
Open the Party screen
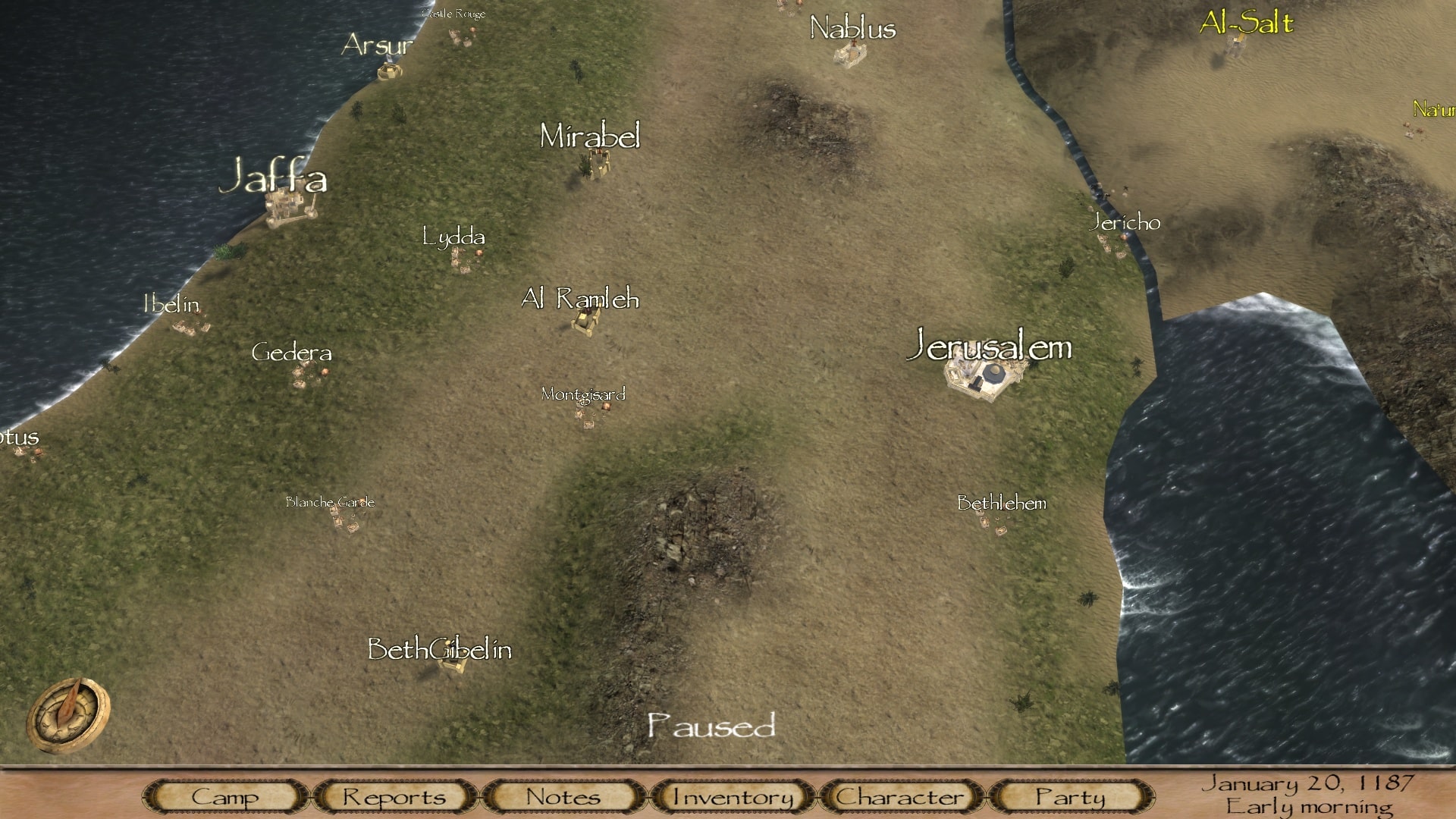coord(1070,796)
